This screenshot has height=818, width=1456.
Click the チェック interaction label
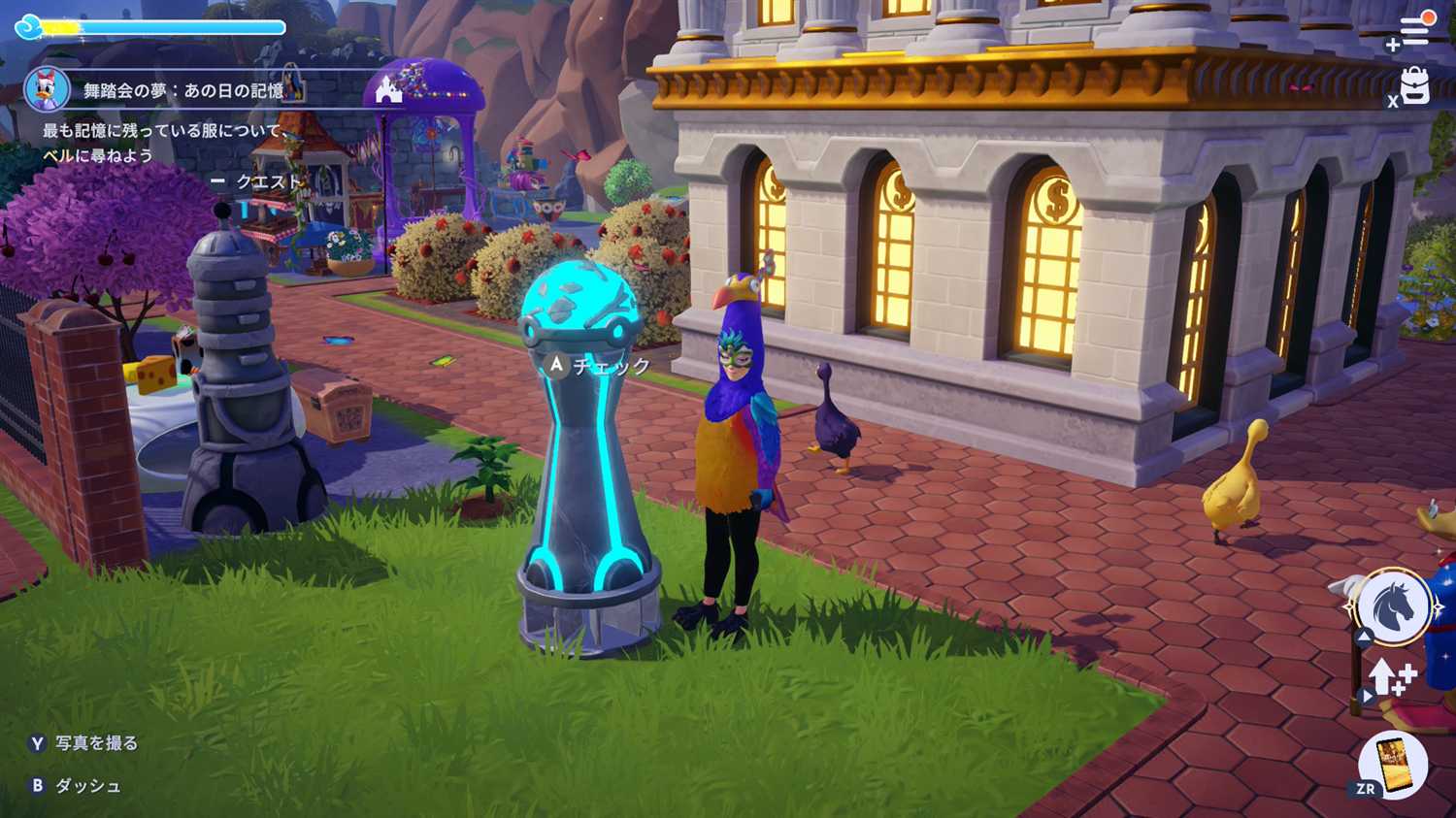611,366
